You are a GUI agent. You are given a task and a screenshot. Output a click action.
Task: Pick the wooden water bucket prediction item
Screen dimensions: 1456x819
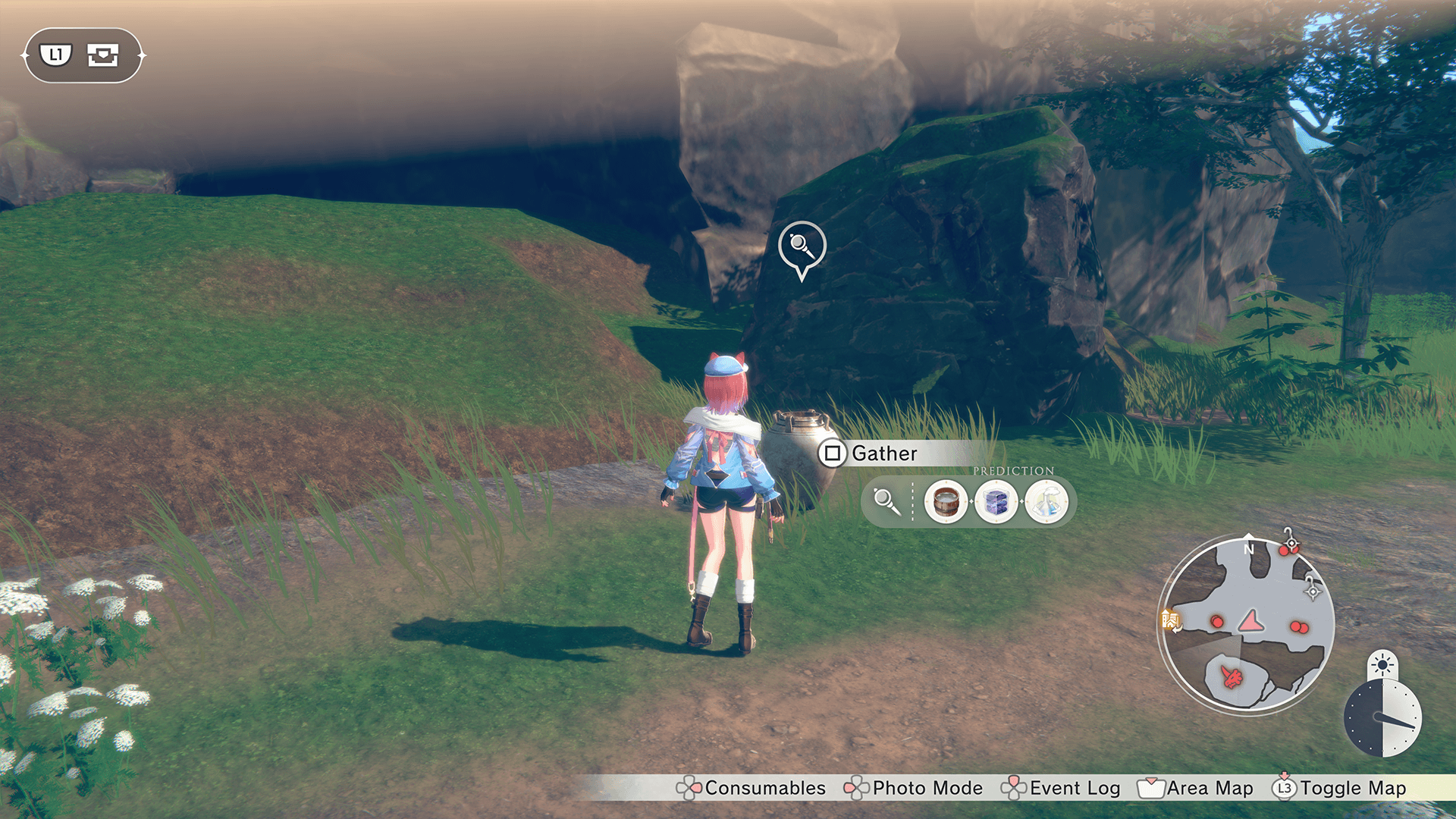point(946,501)
